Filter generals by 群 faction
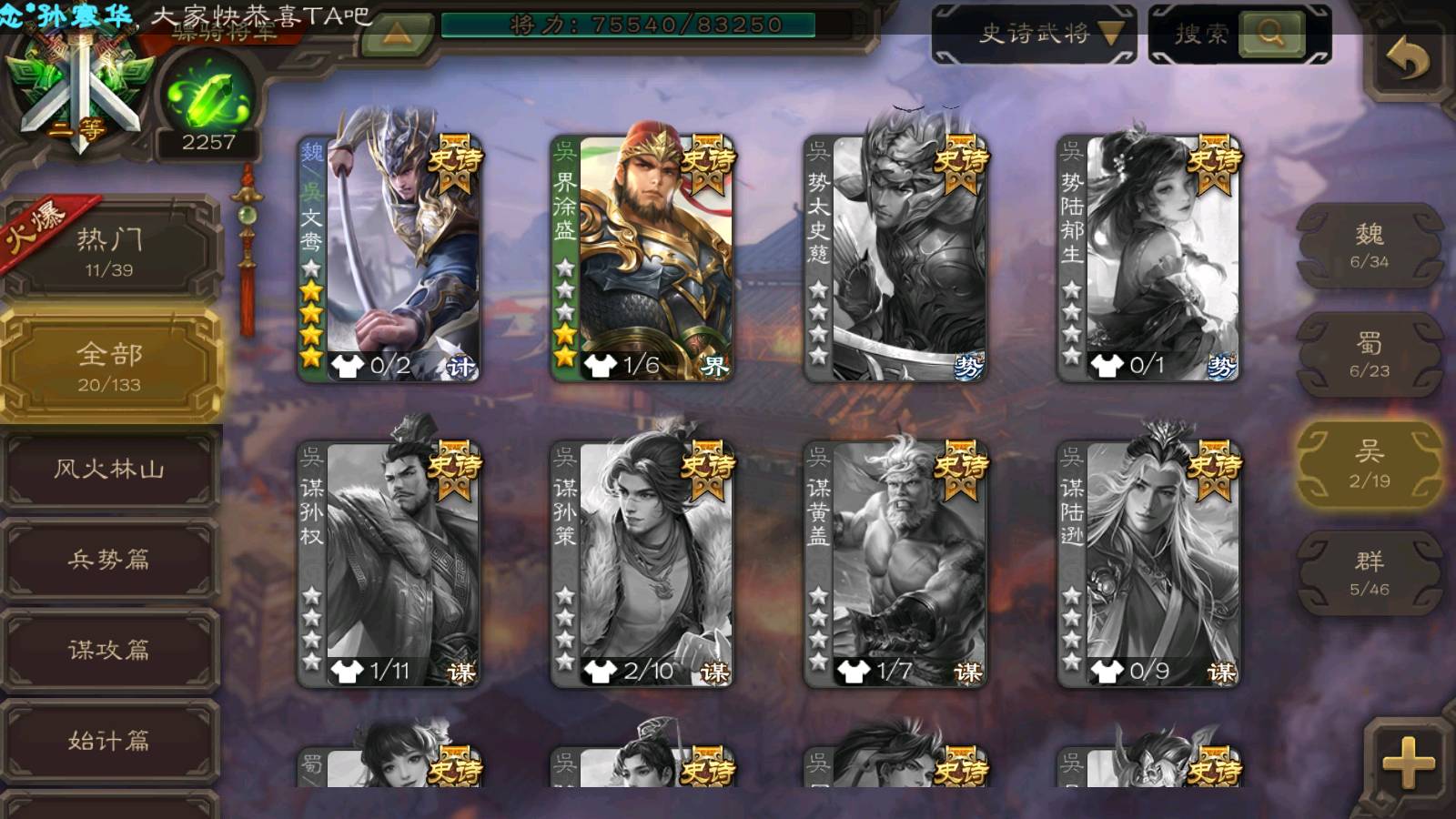The image size is (1456, 819). (x=1369, y=573)
